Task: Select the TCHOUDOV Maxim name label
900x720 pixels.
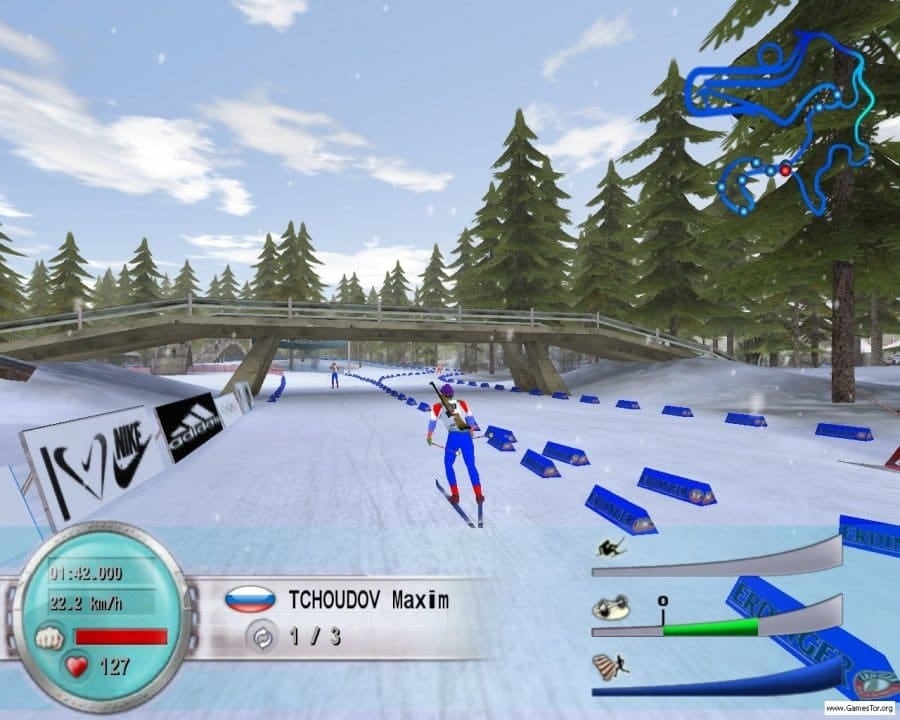Action: tap(368, 601)
